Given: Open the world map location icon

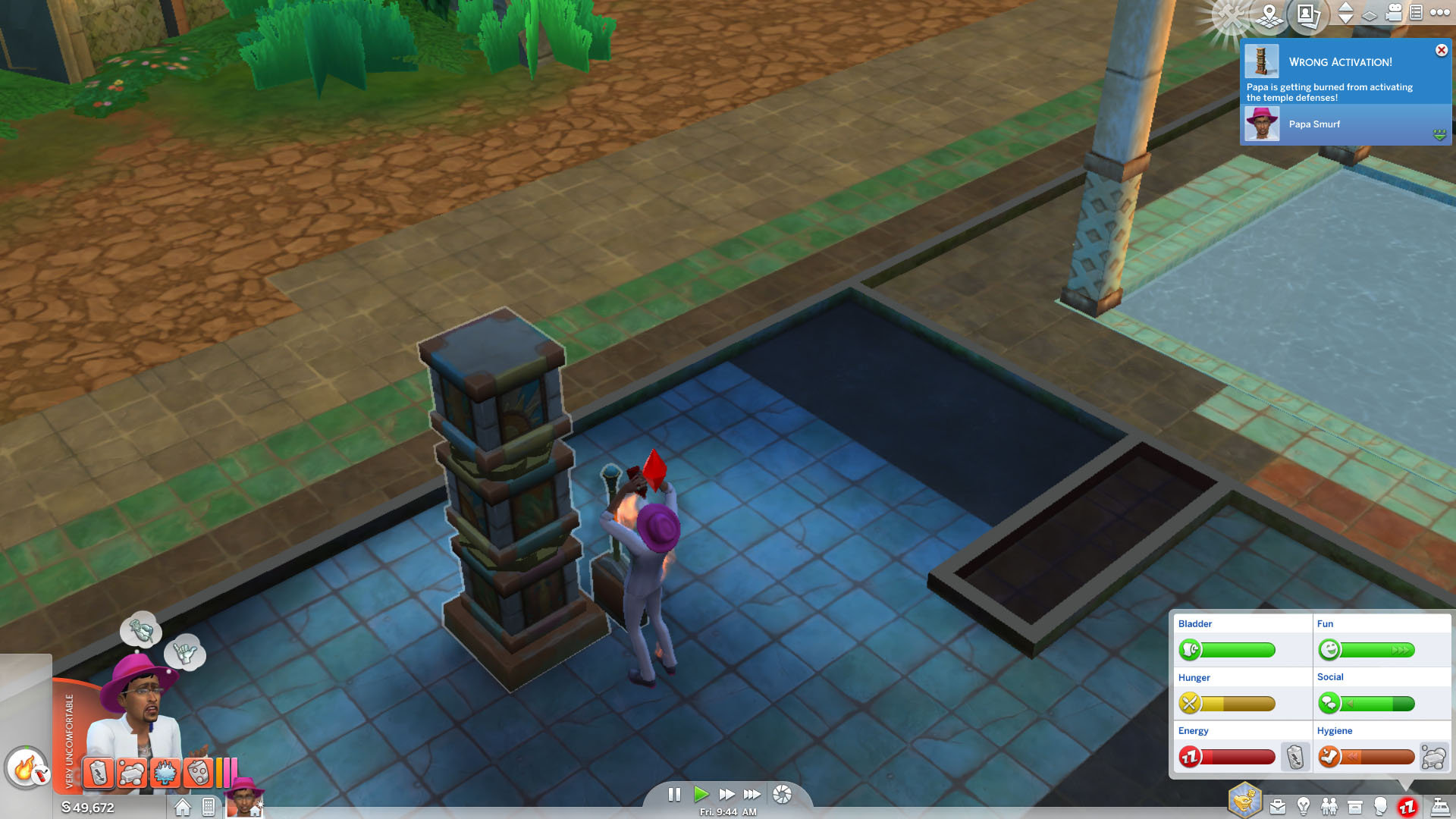Looking at the screenshot, I should tap(1269, 15).
